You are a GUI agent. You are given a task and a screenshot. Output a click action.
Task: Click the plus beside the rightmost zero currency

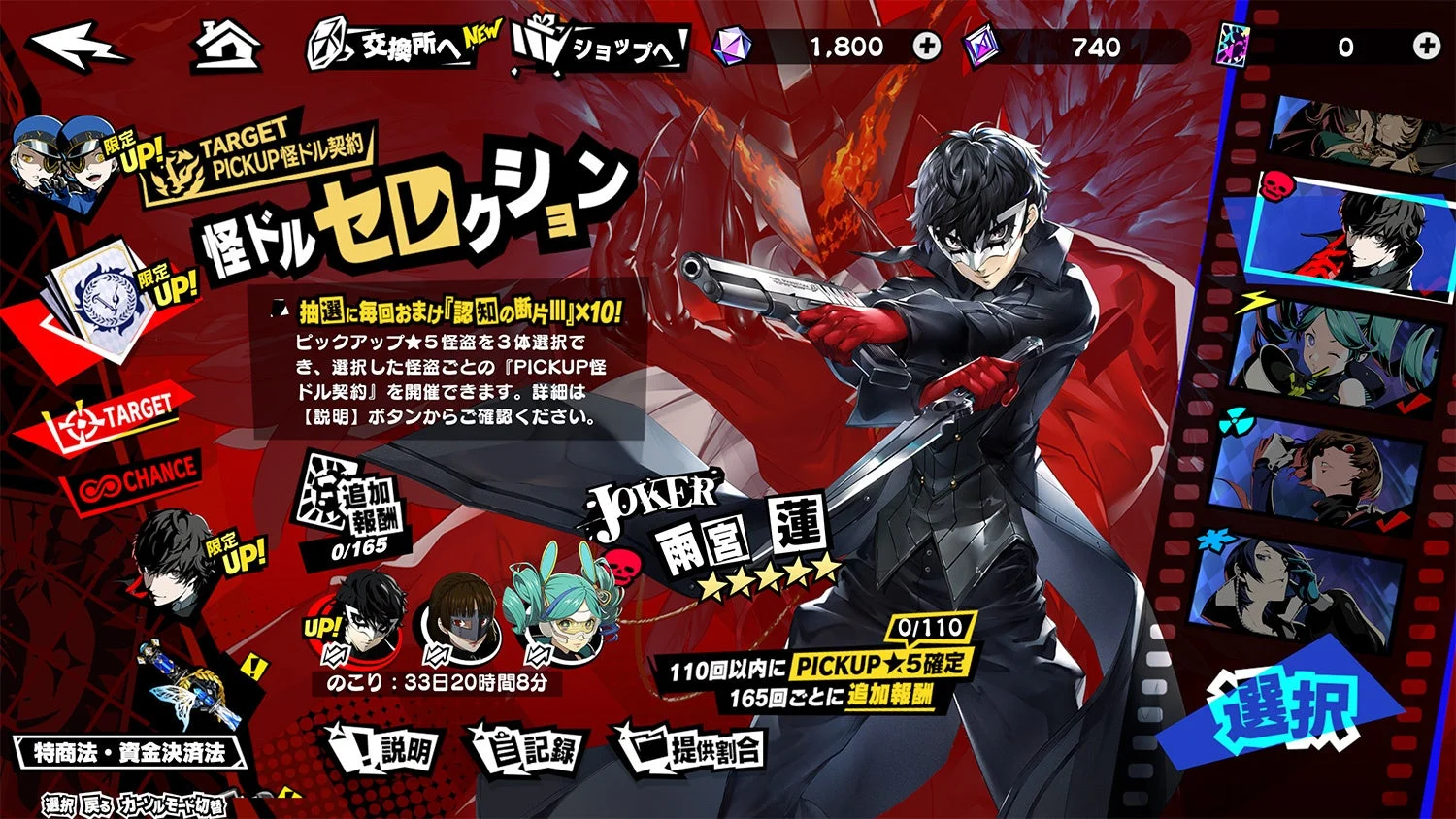click(1426, 44)
